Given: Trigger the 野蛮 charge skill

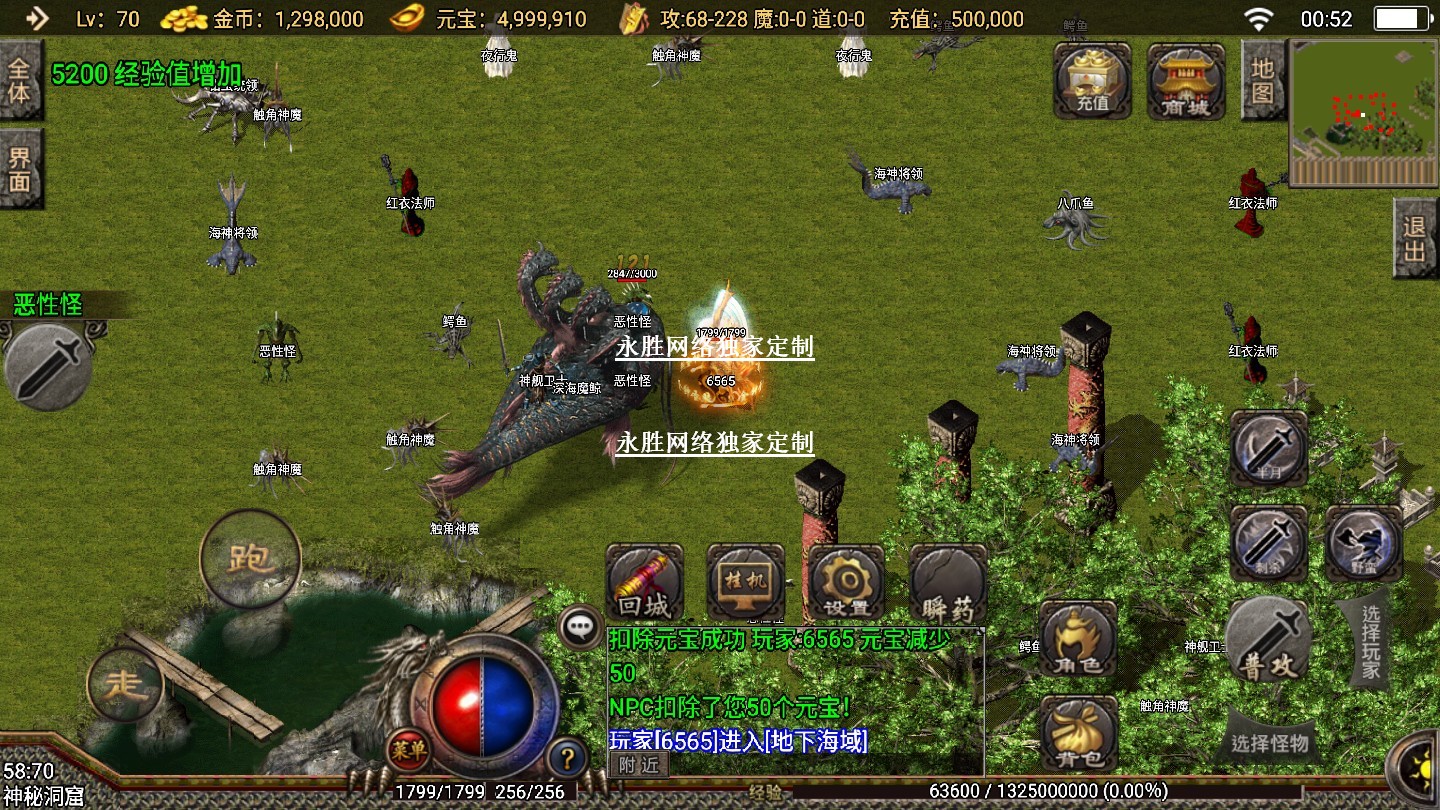Looking at the screenshot, I should pyautogui.click(x=1363, y=543).
